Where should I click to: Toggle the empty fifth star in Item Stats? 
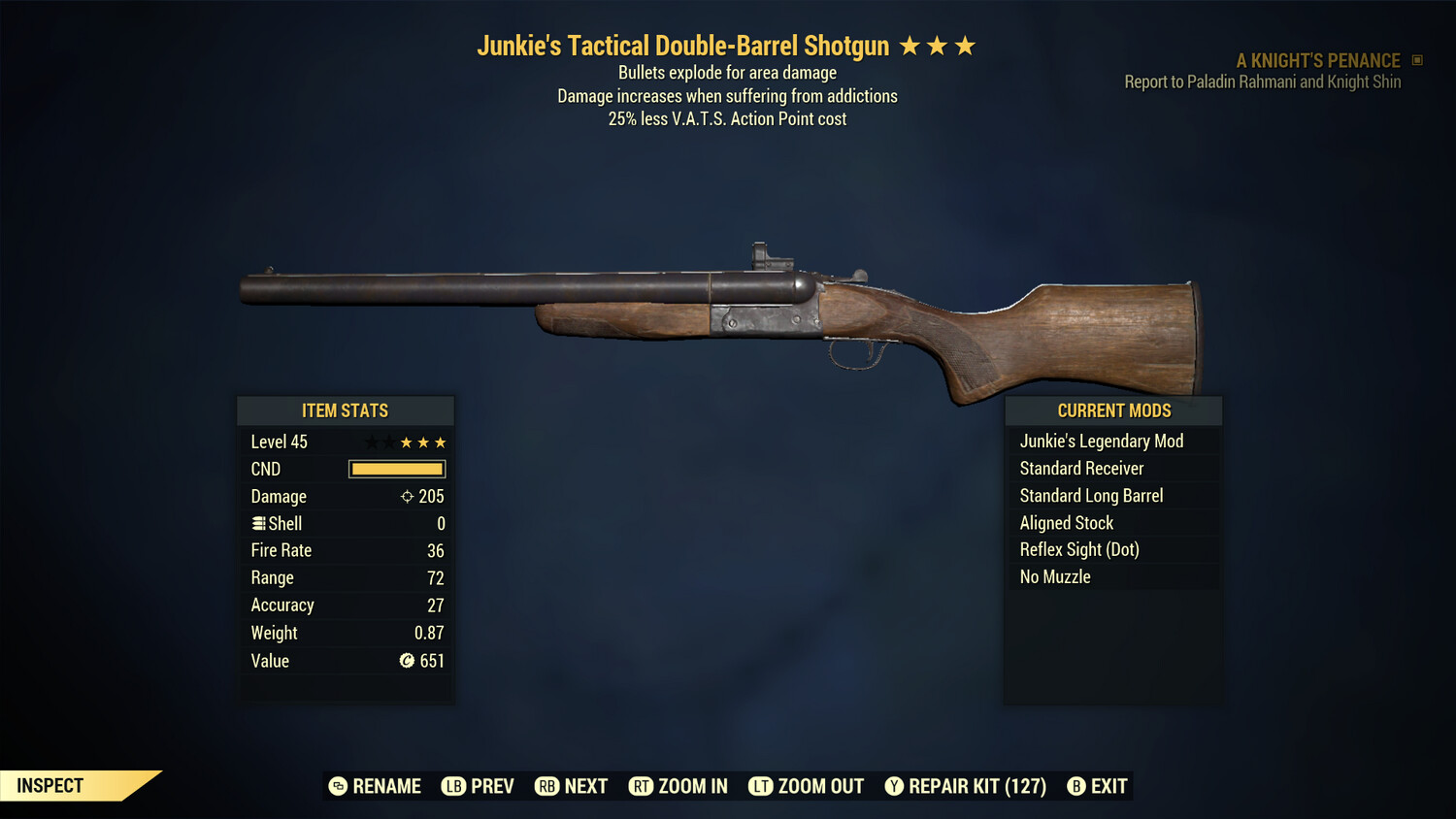pos(372,442)
